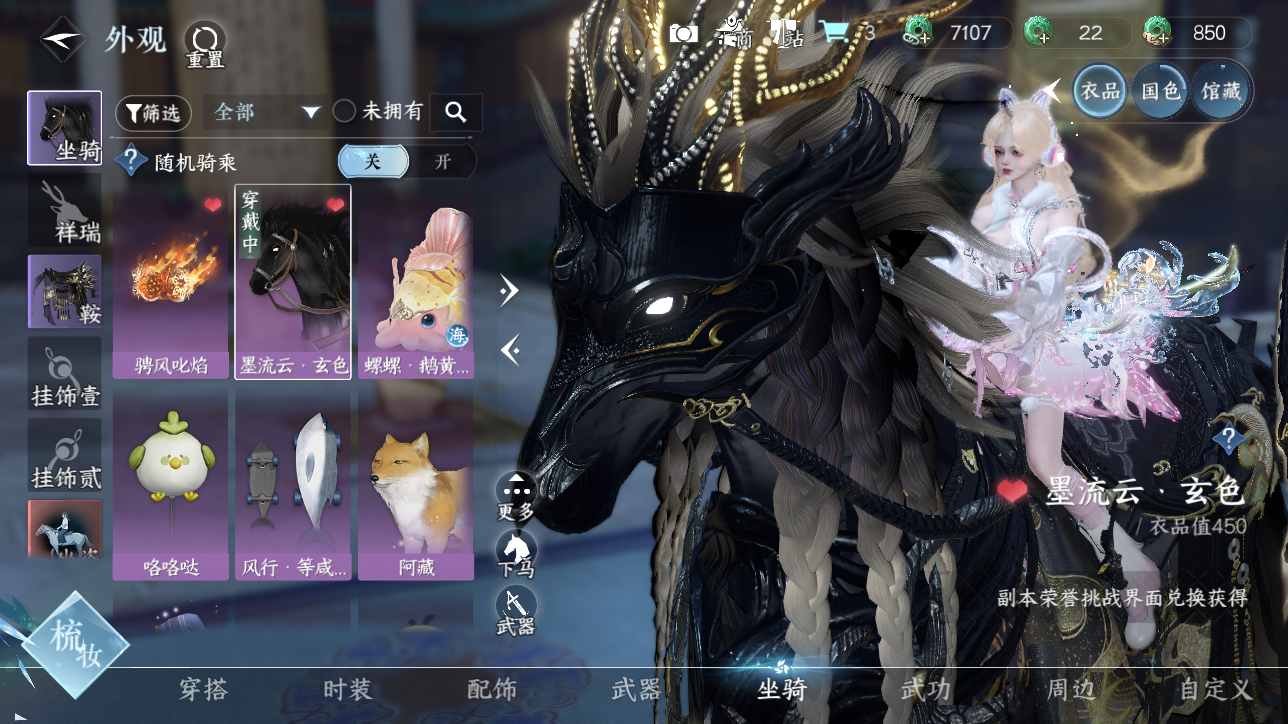
Task: Open the 祥瑞 side category
Action: click(x=65, y=212)
